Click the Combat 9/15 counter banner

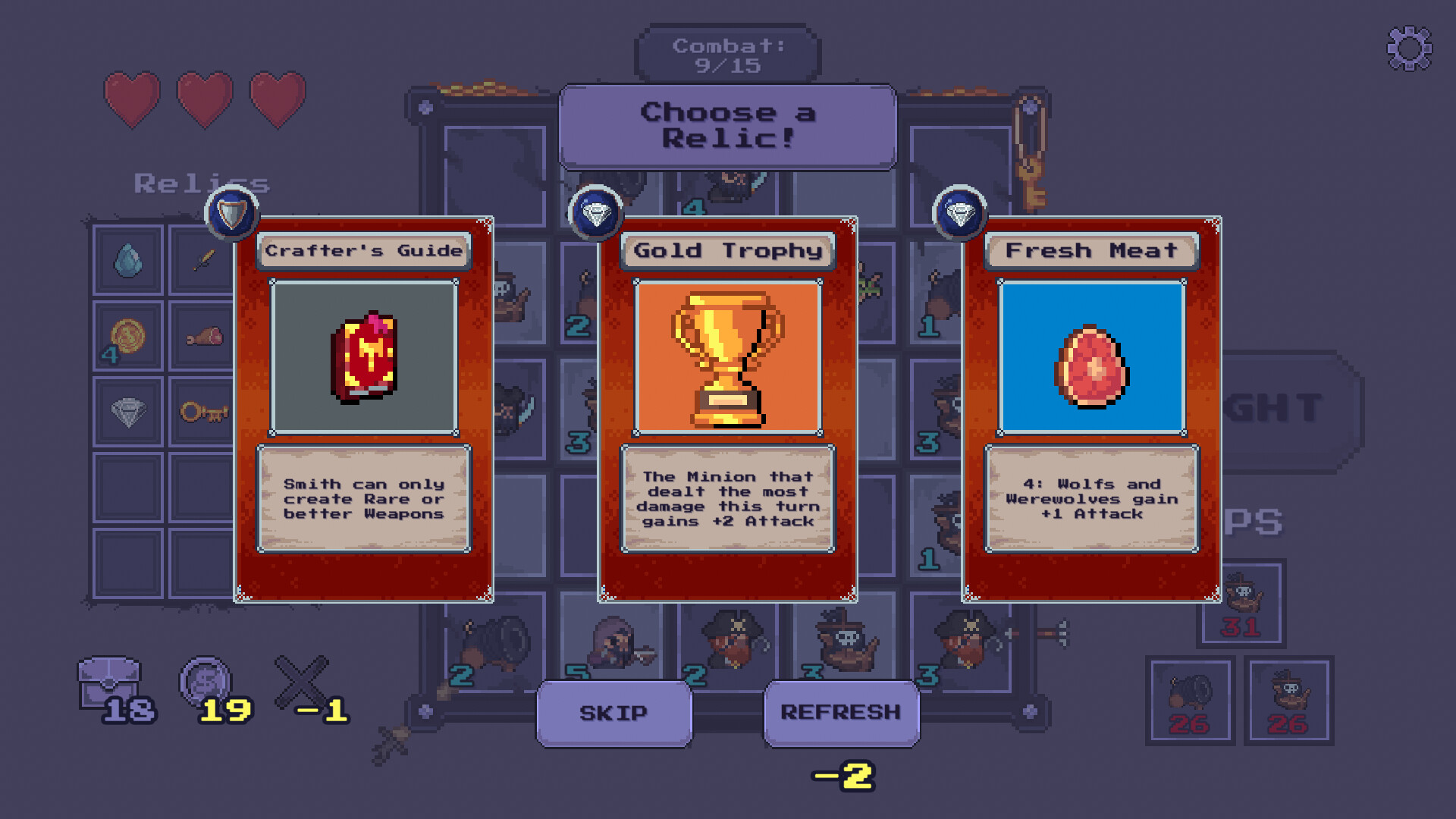727,53
